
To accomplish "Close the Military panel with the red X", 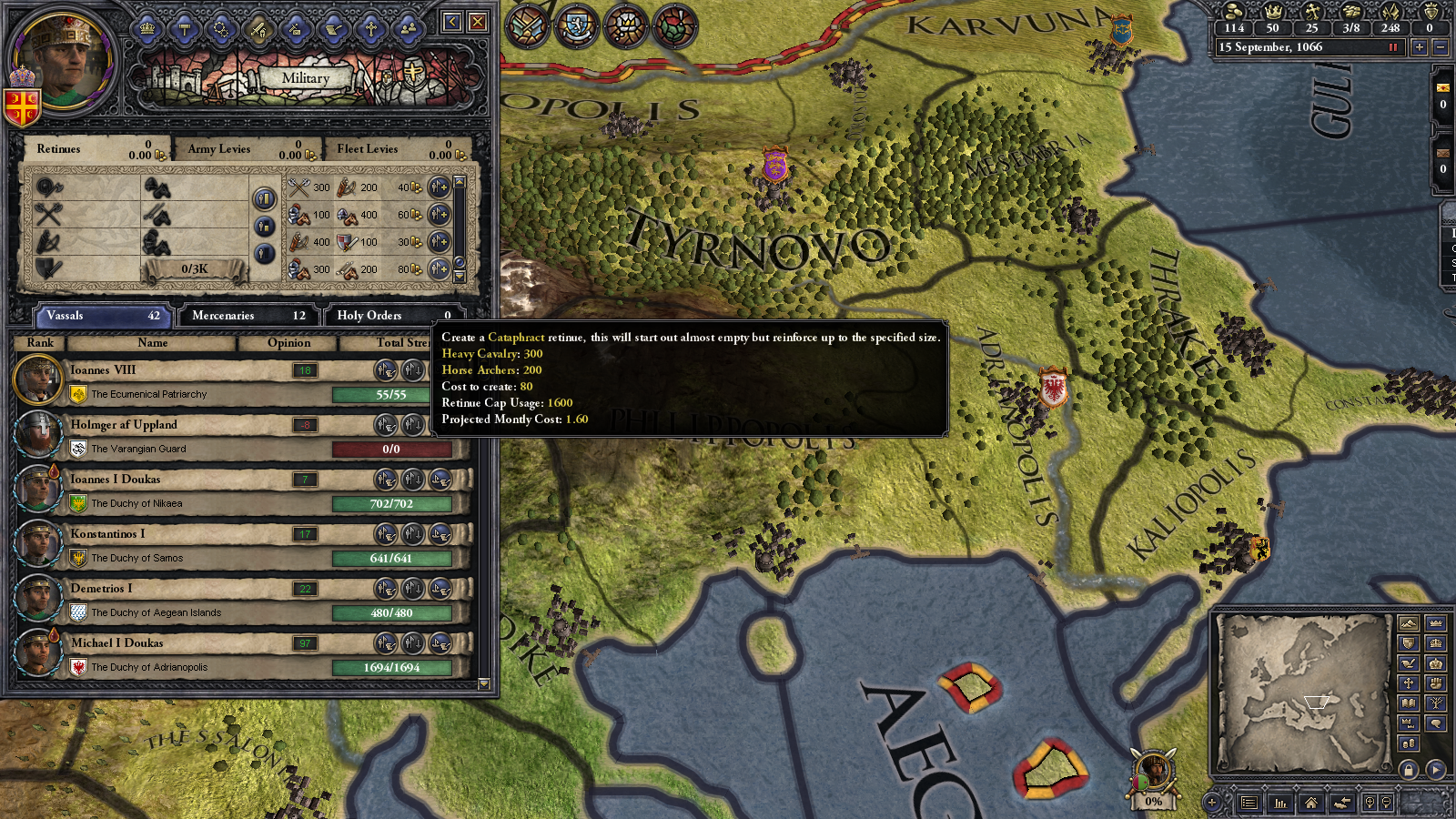I will click(478, 22).
